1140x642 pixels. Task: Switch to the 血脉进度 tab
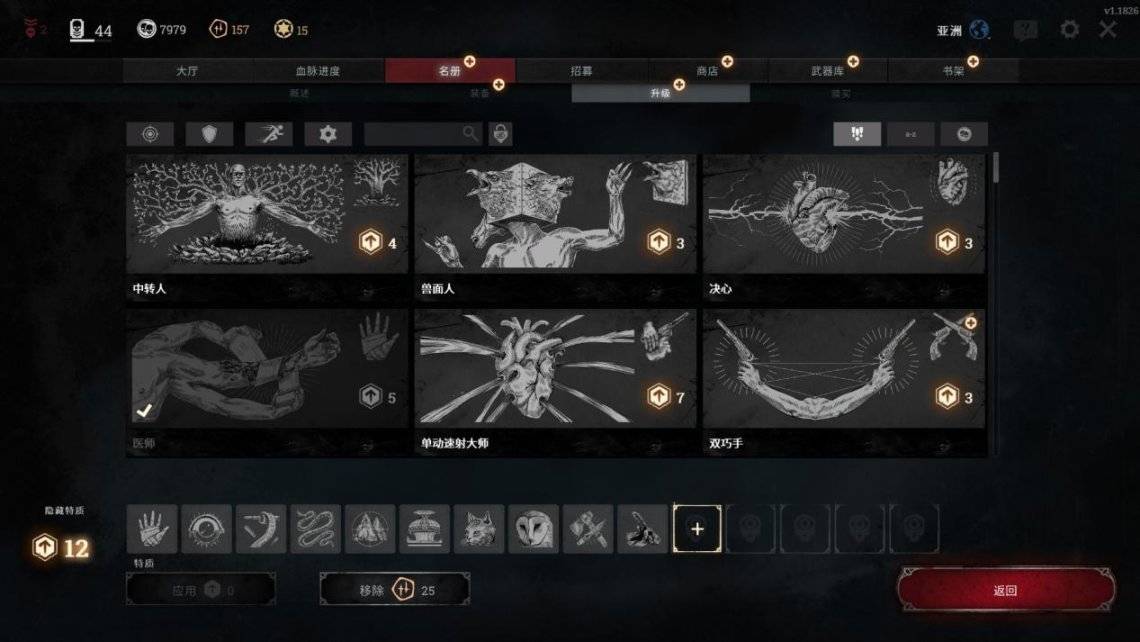point(318,71)
